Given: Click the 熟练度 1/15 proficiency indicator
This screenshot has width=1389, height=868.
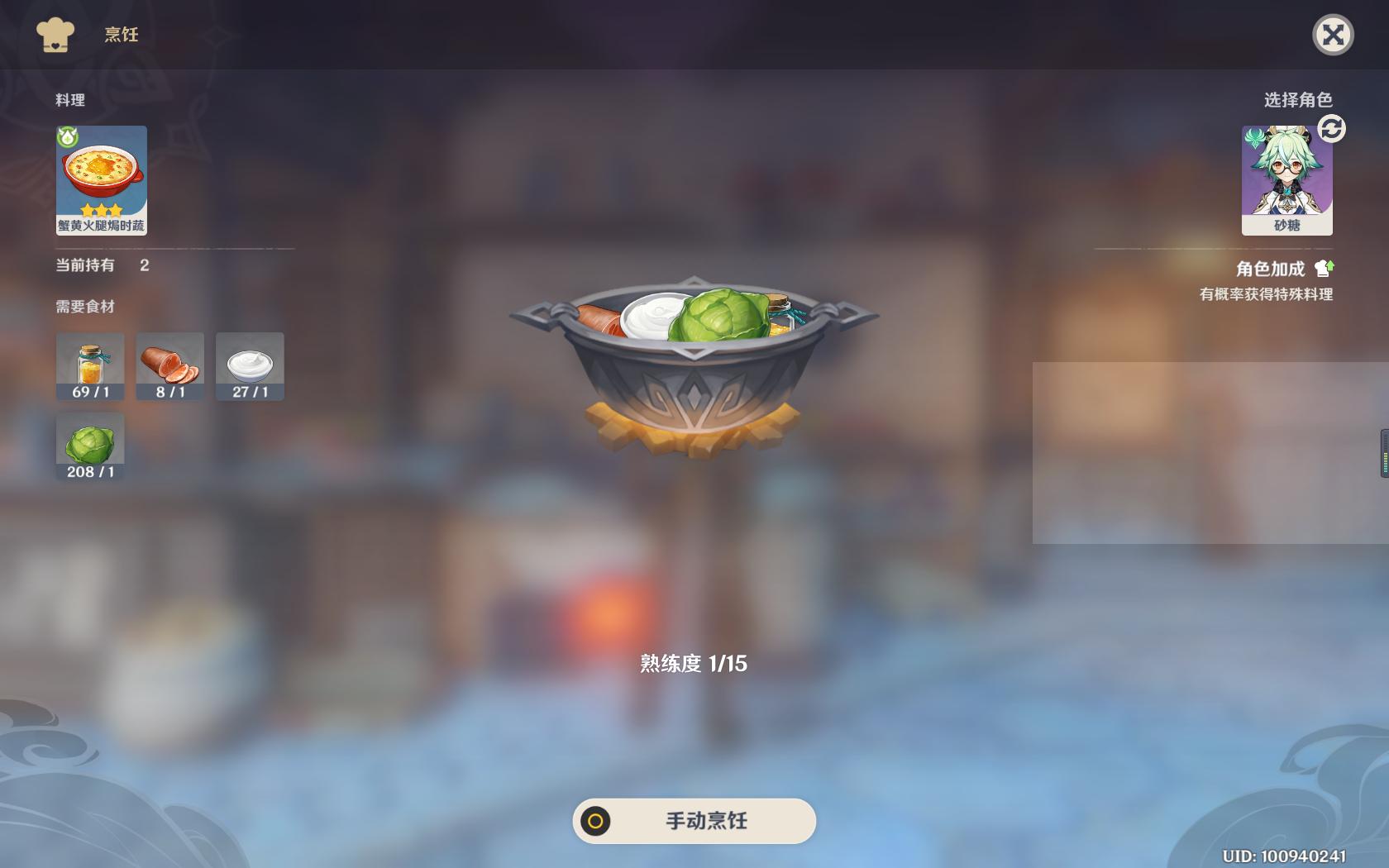Looking at the screenshot, I should pos(693,663).
